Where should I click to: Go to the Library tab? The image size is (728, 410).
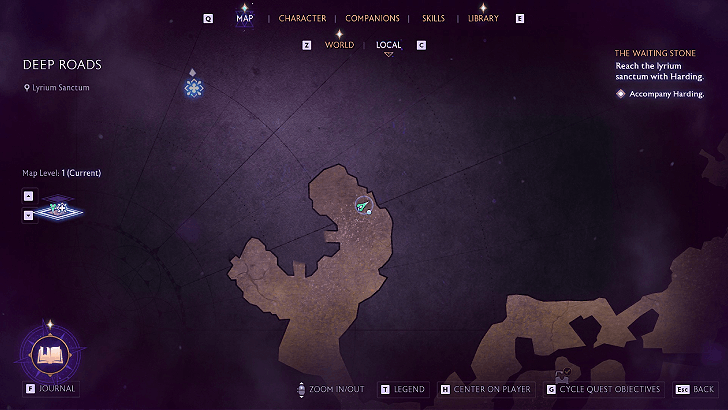click(x=483, y=18)
